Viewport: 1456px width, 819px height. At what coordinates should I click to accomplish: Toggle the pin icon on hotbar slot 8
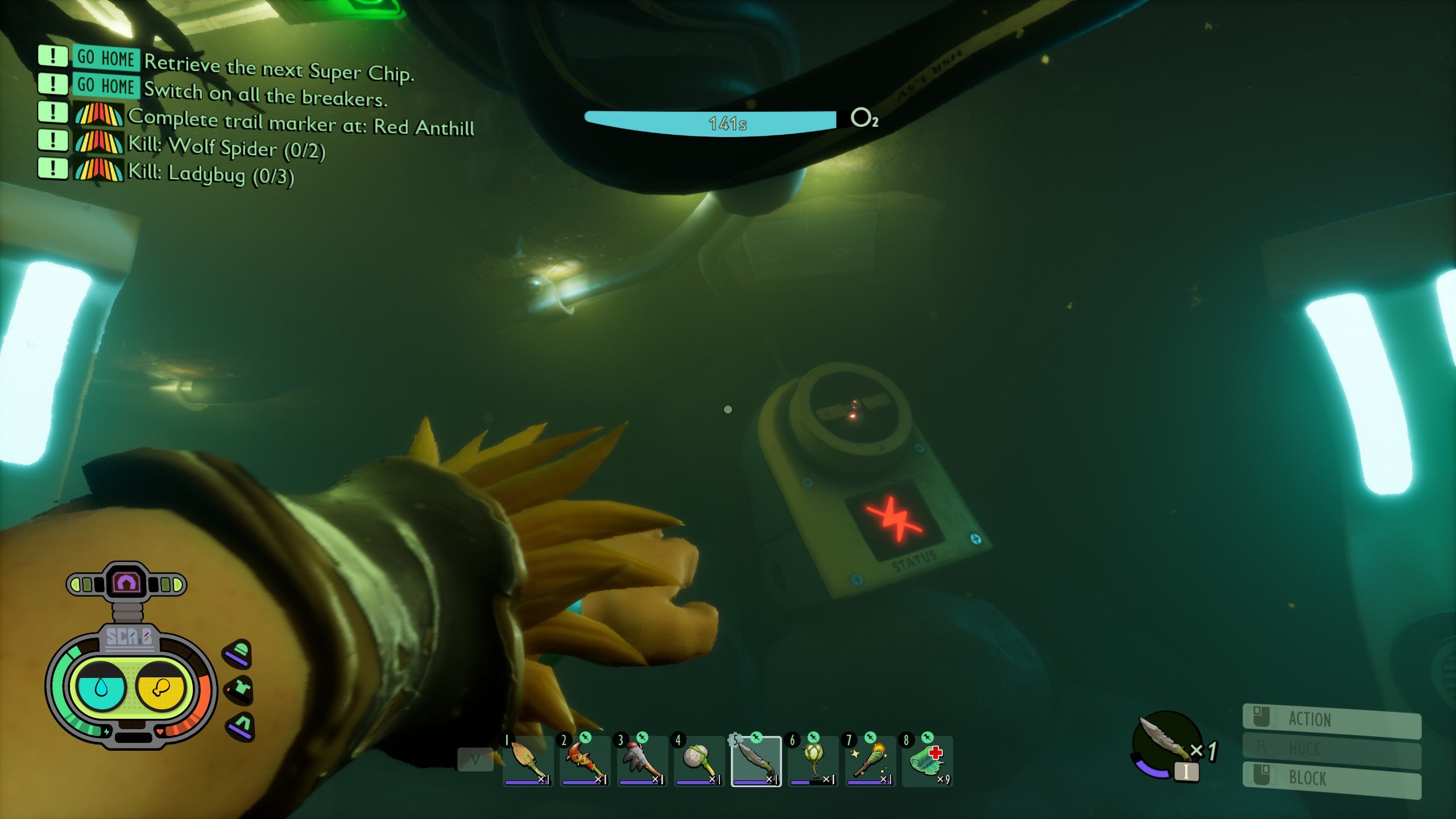click(926, 738)
